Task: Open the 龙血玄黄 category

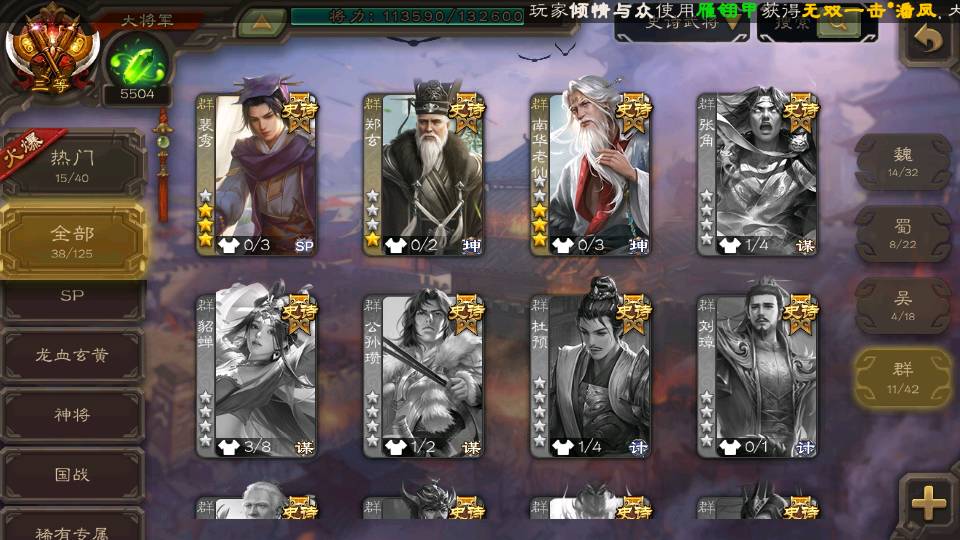Action: (x=72, y=355)
